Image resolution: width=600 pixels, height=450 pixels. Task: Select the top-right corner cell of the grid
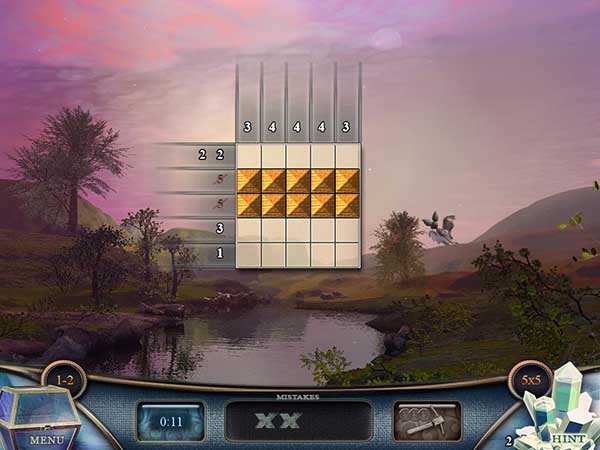[x=347, y=155]
